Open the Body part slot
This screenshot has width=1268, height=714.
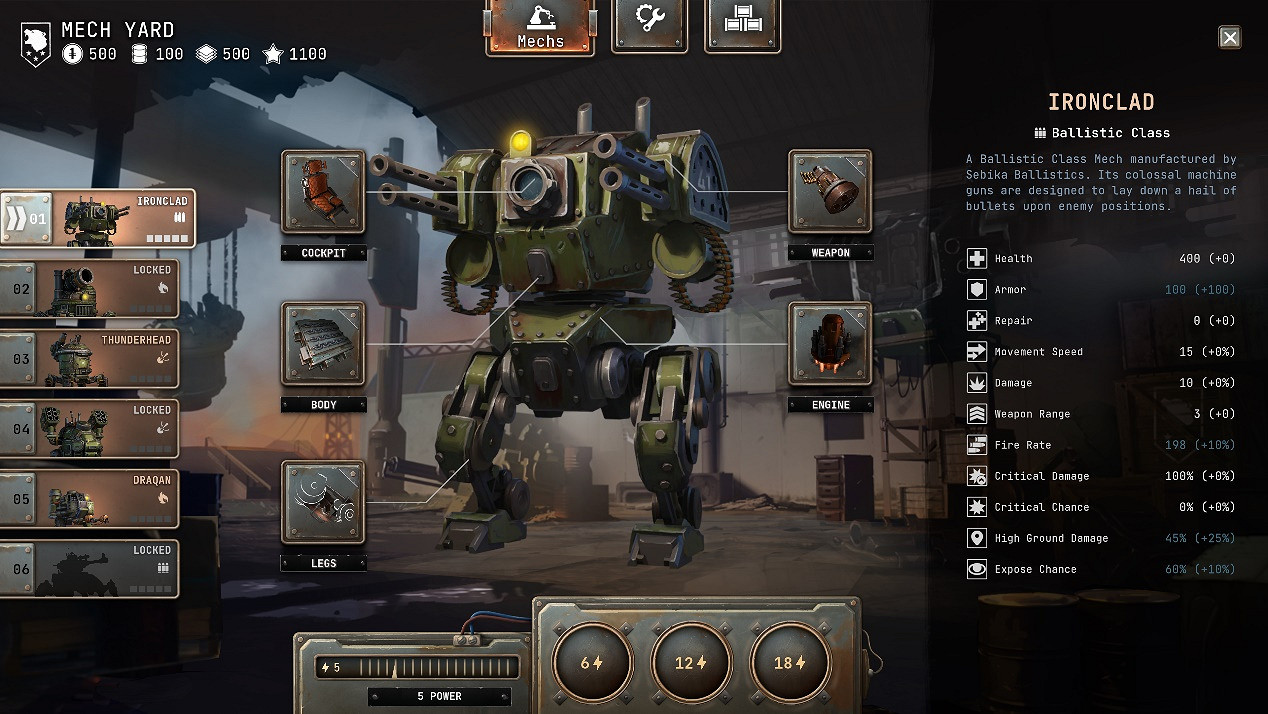point(323,344)
